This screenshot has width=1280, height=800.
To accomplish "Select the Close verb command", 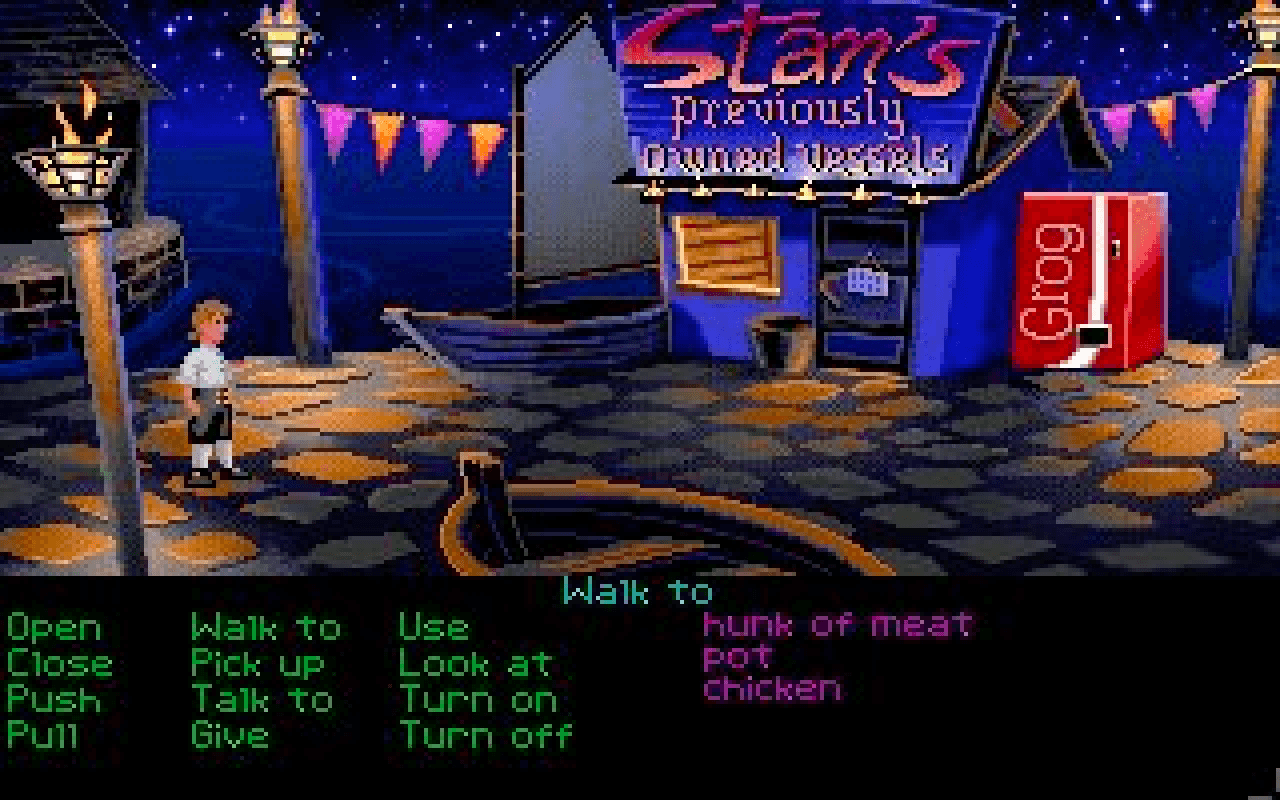I will (58, 663).
